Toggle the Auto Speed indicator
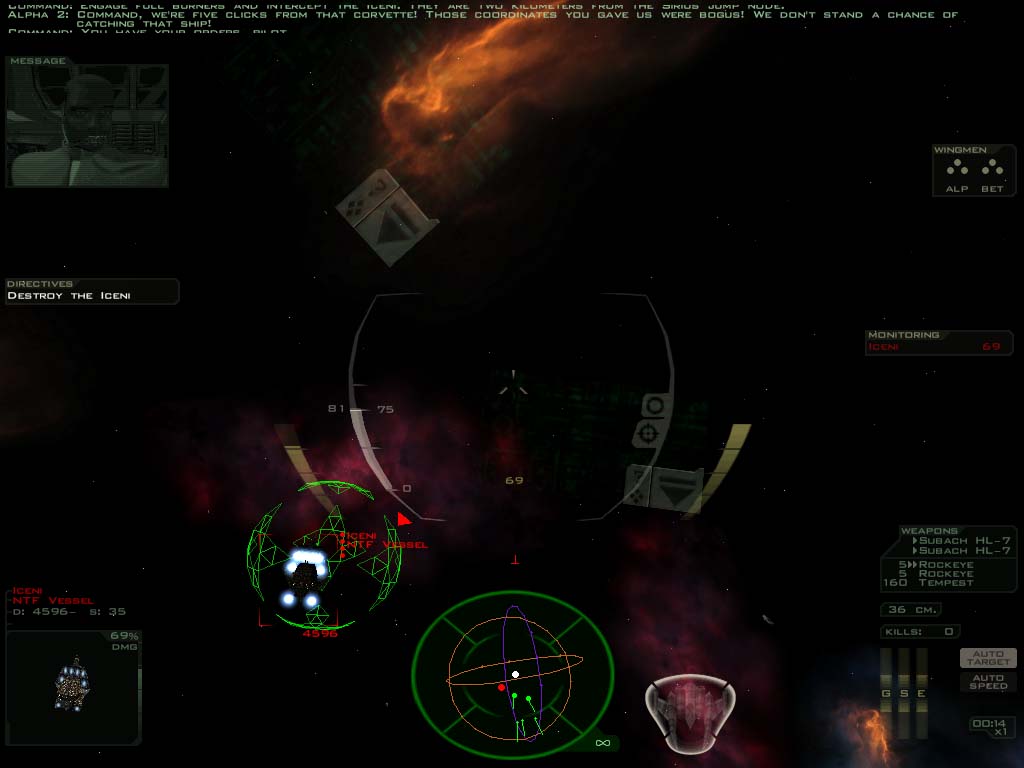Screen dimensions: 1024x768 [x=988, y=681]
